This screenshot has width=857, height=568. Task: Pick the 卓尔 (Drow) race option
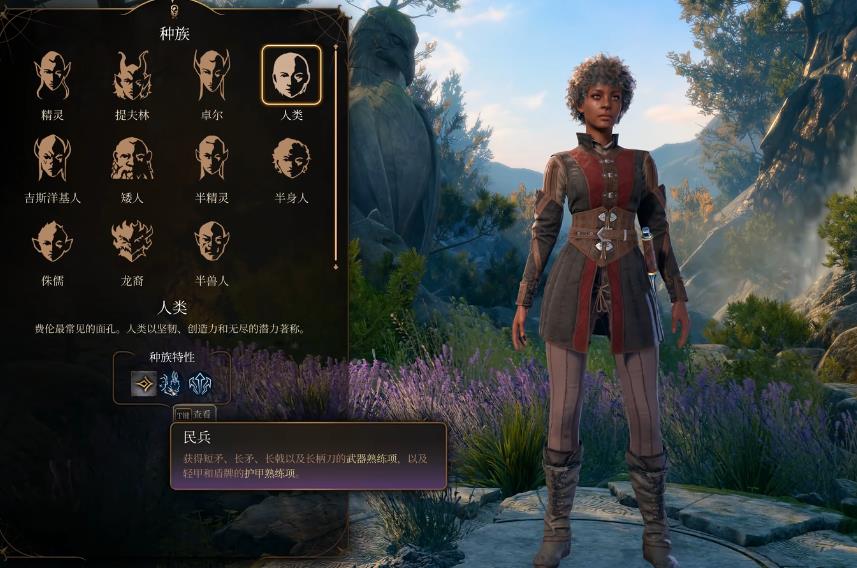click(211, 76)
